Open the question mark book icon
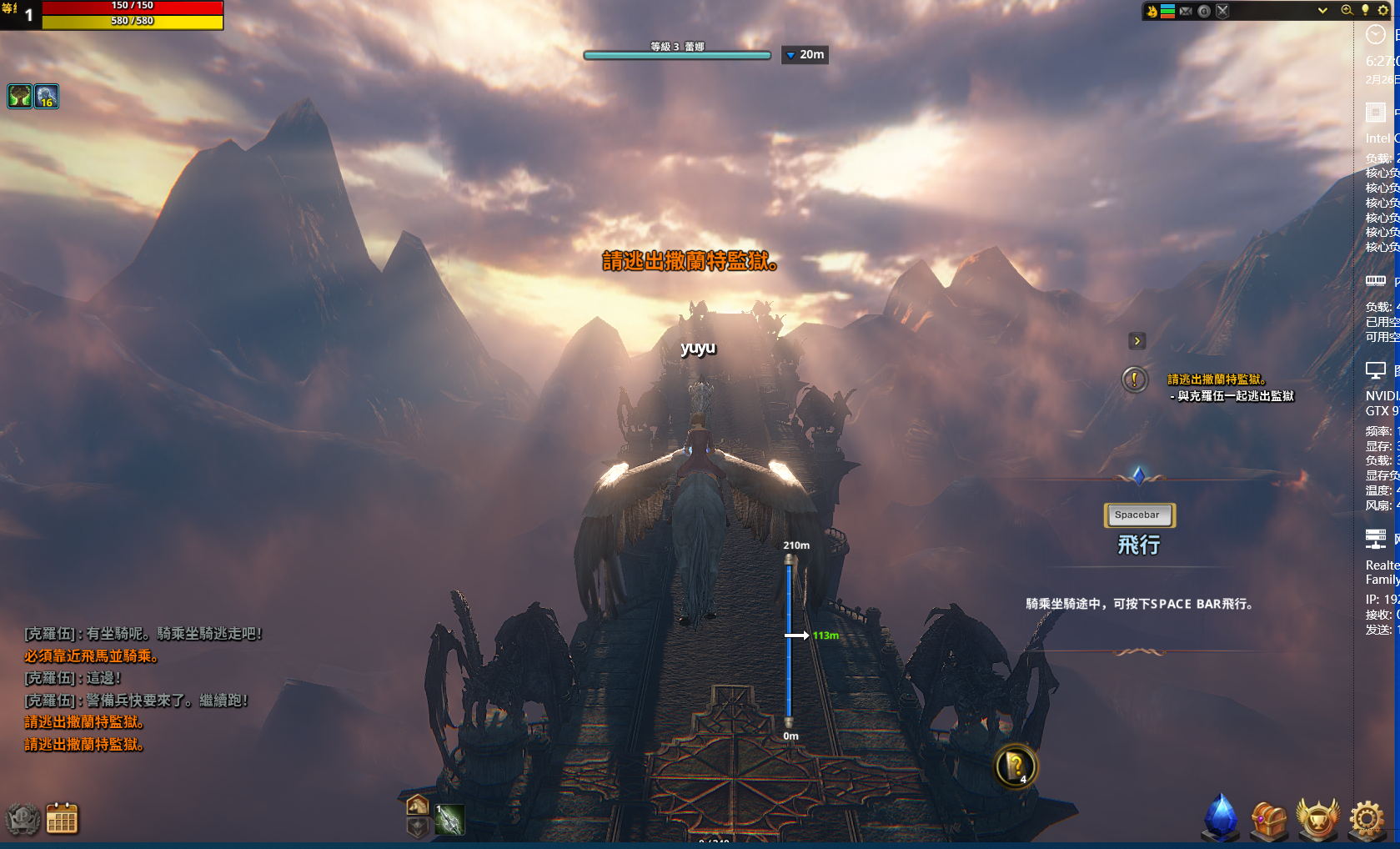Screen dimensions: 1400x849 point(1016,766)
